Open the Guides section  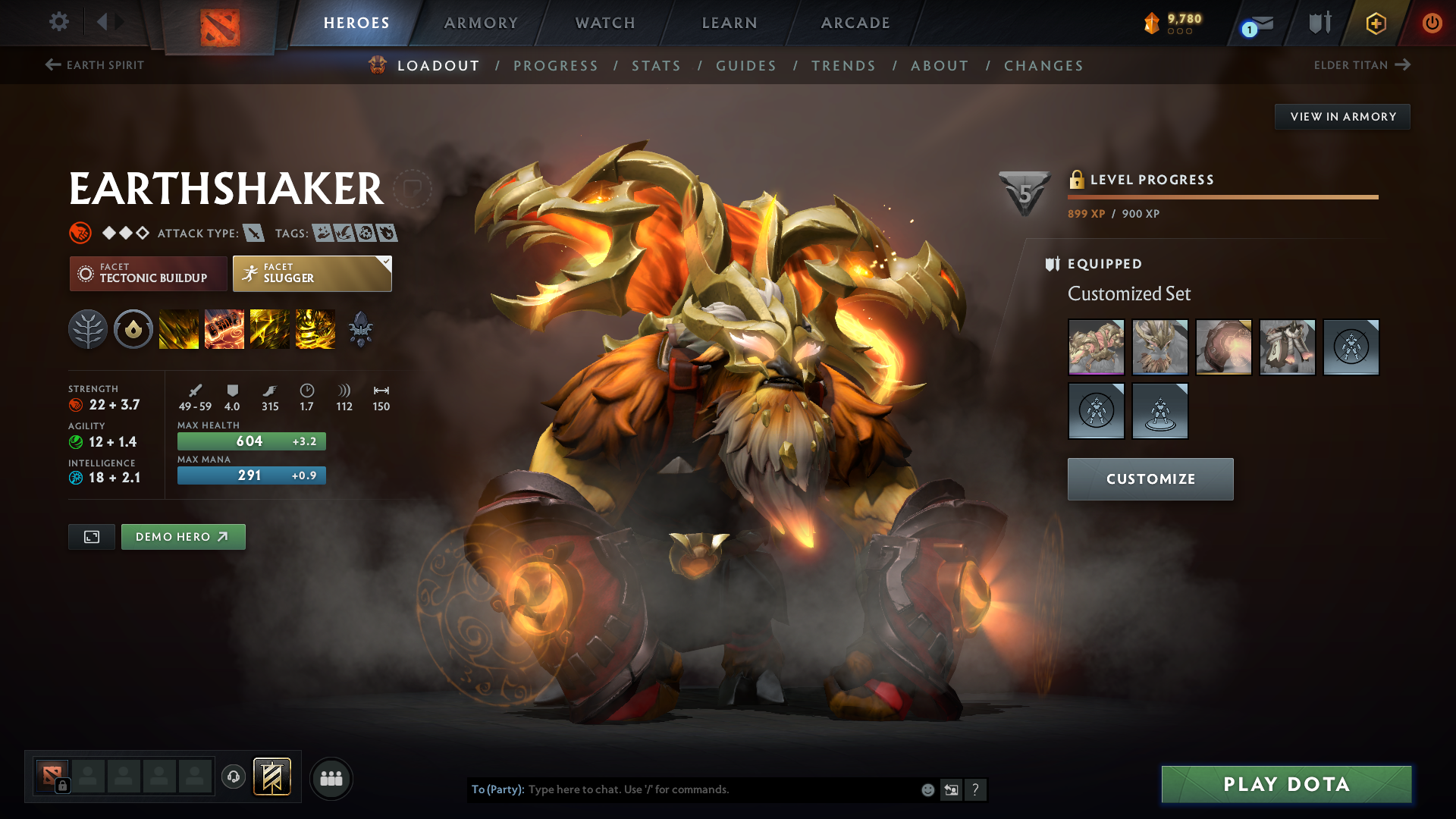click(x=746, y=66)
